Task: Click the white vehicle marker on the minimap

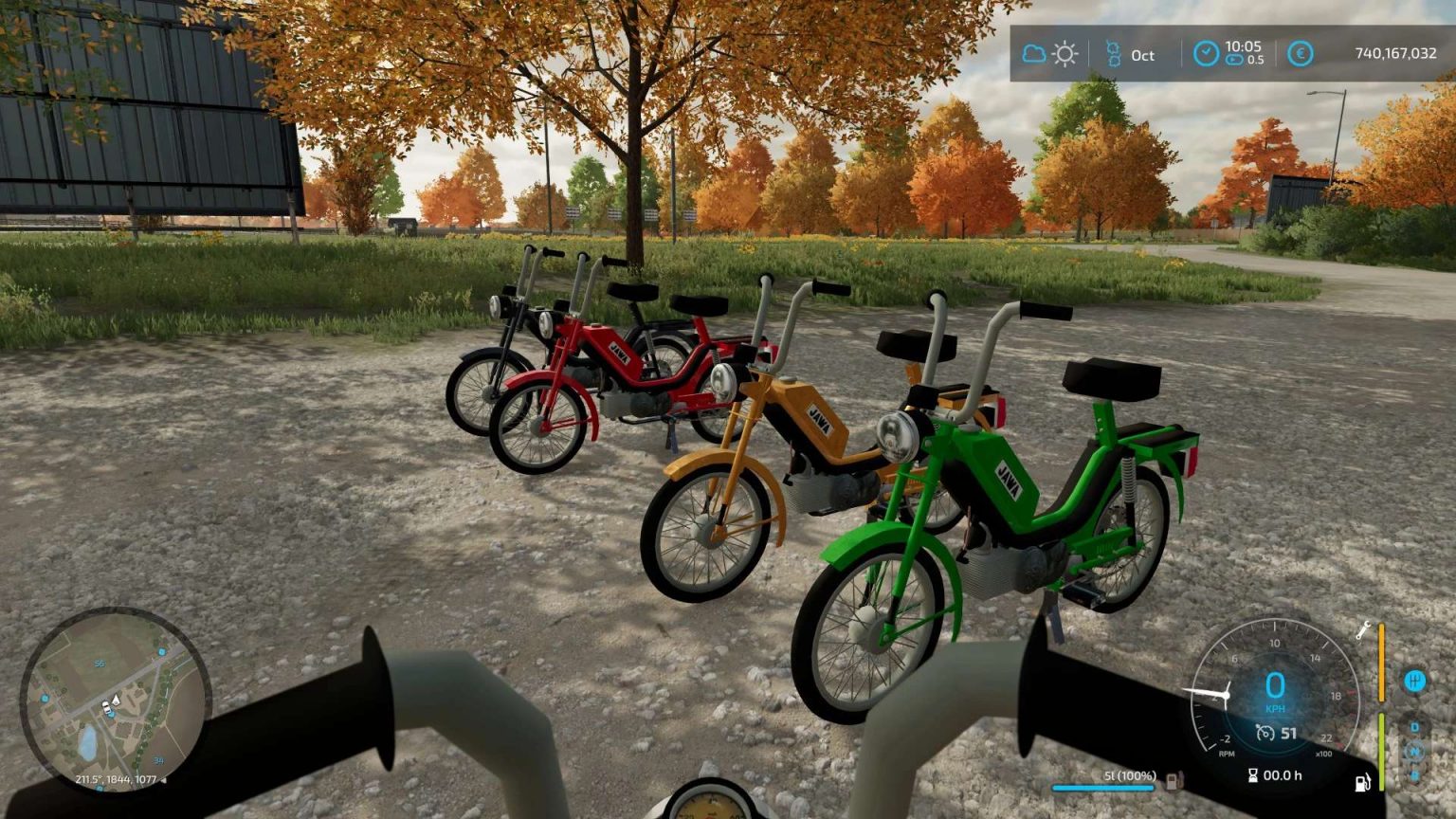Action: click(x=106, y=707)
